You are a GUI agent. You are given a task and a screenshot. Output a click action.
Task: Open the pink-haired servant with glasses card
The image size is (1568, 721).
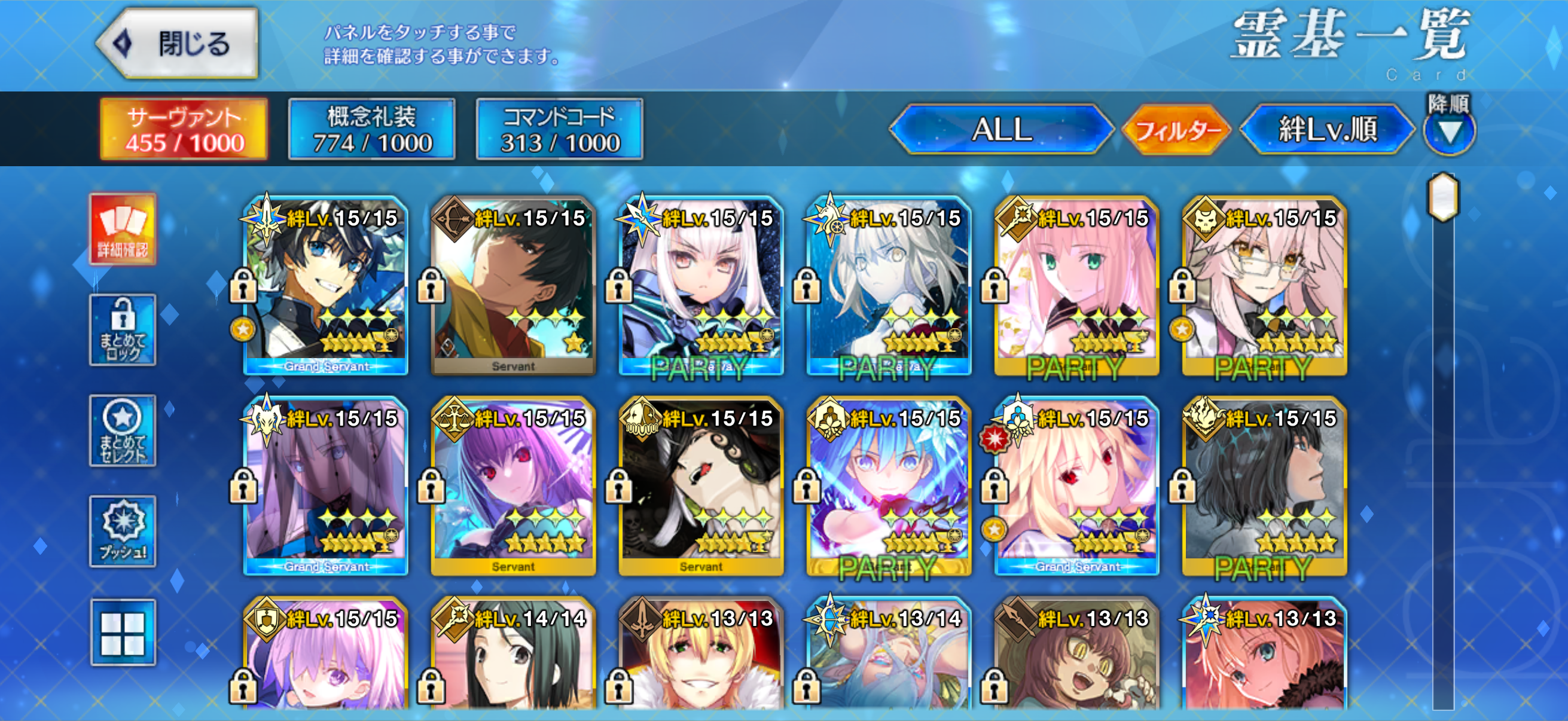point(1264,286)
